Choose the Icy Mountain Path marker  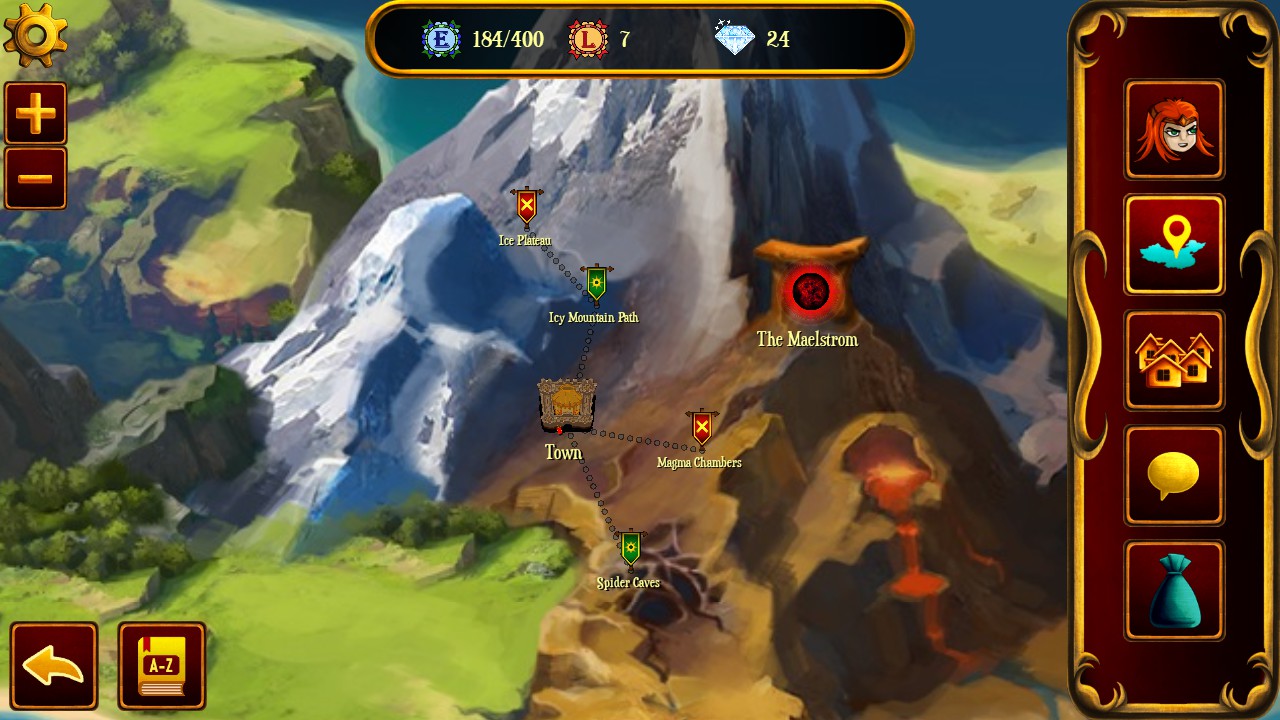[596, 285]
